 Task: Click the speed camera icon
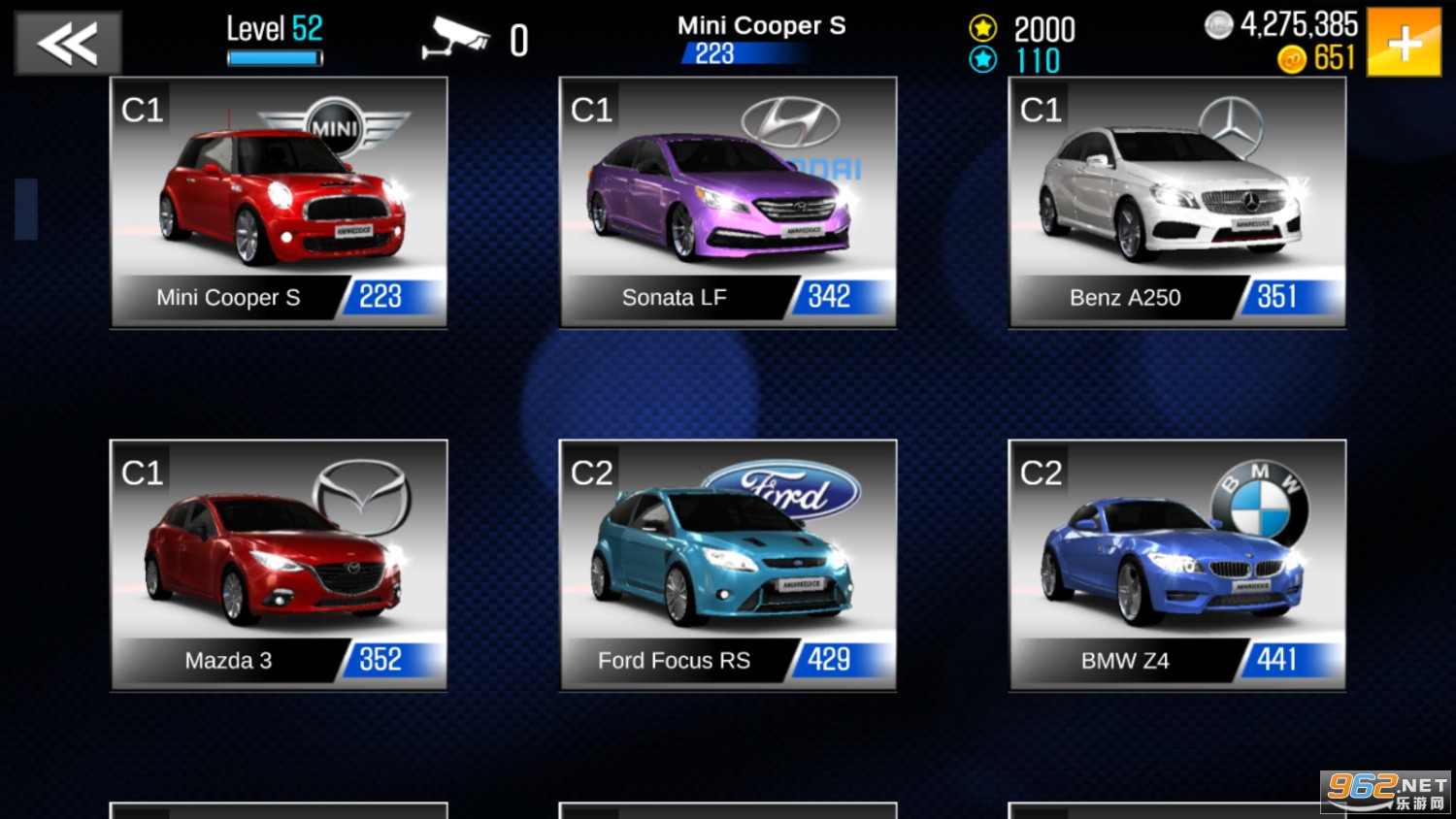456,39
